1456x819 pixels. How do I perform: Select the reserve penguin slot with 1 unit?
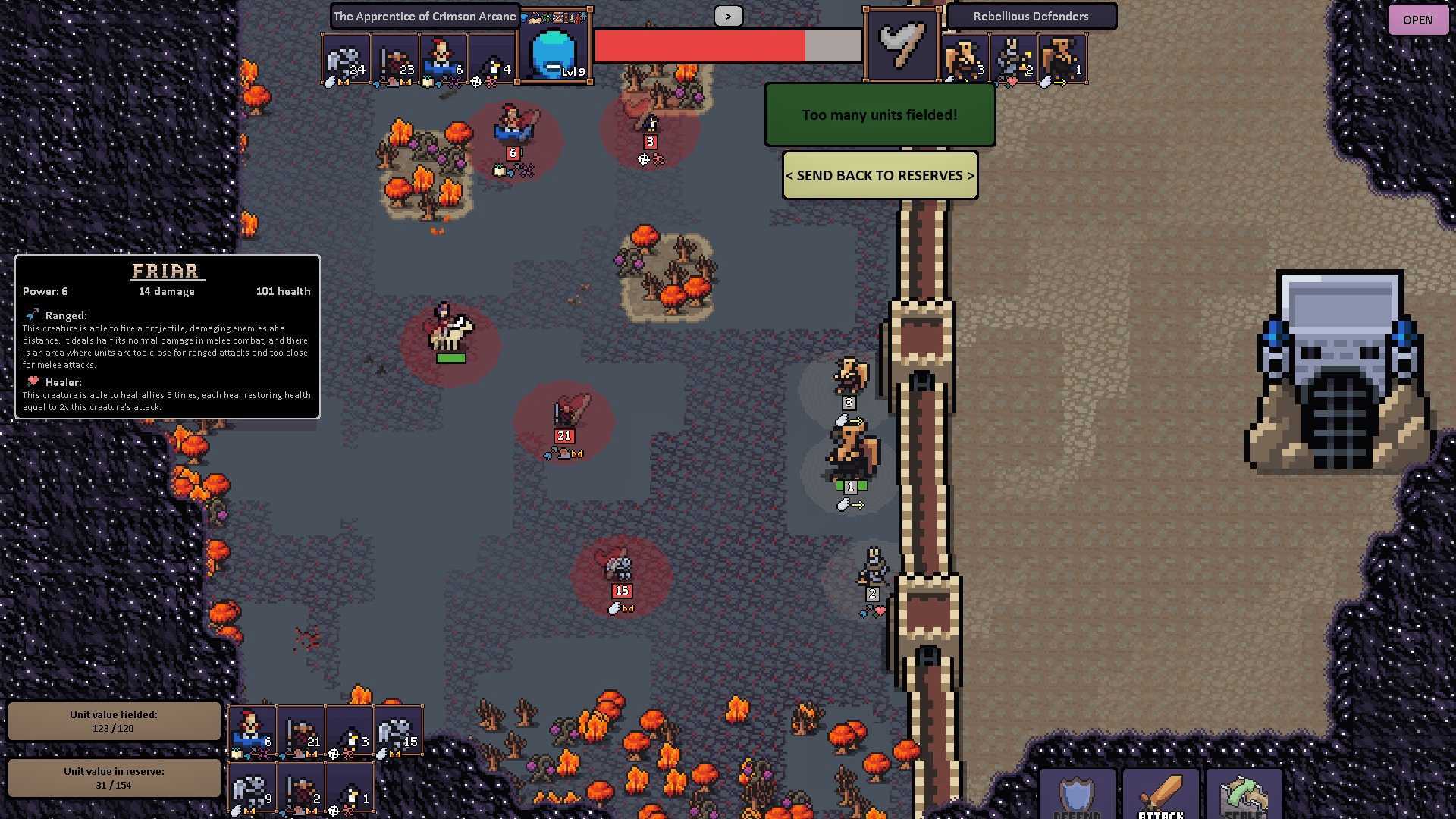350,789
